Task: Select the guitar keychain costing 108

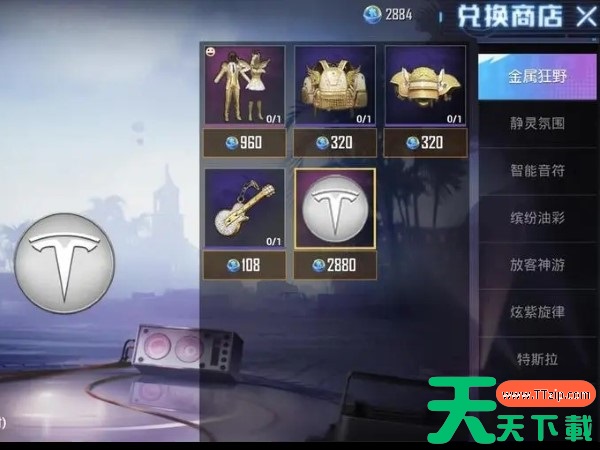Action: pos(244,209)
